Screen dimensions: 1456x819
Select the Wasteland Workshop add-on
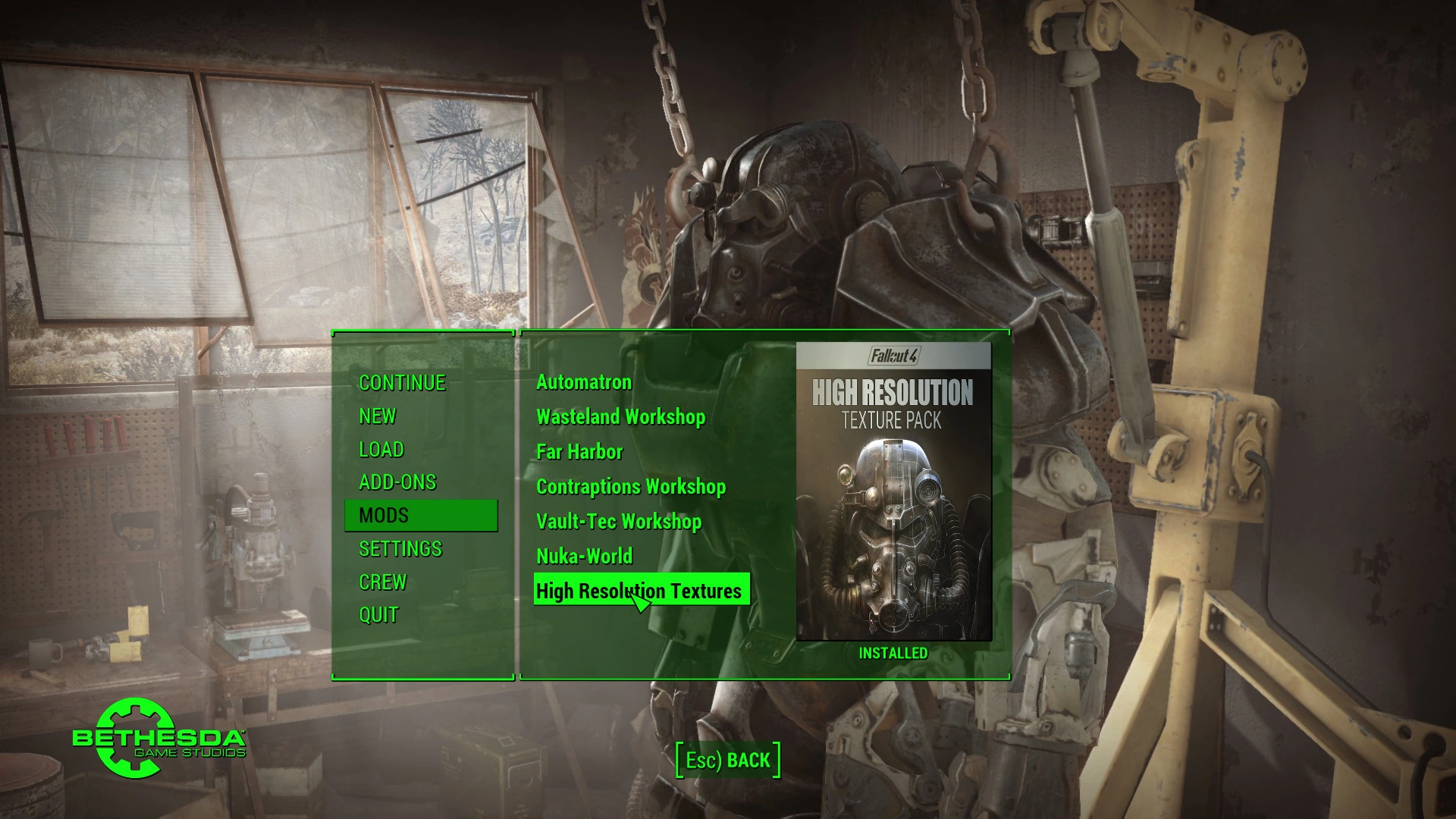coord(620,416)
